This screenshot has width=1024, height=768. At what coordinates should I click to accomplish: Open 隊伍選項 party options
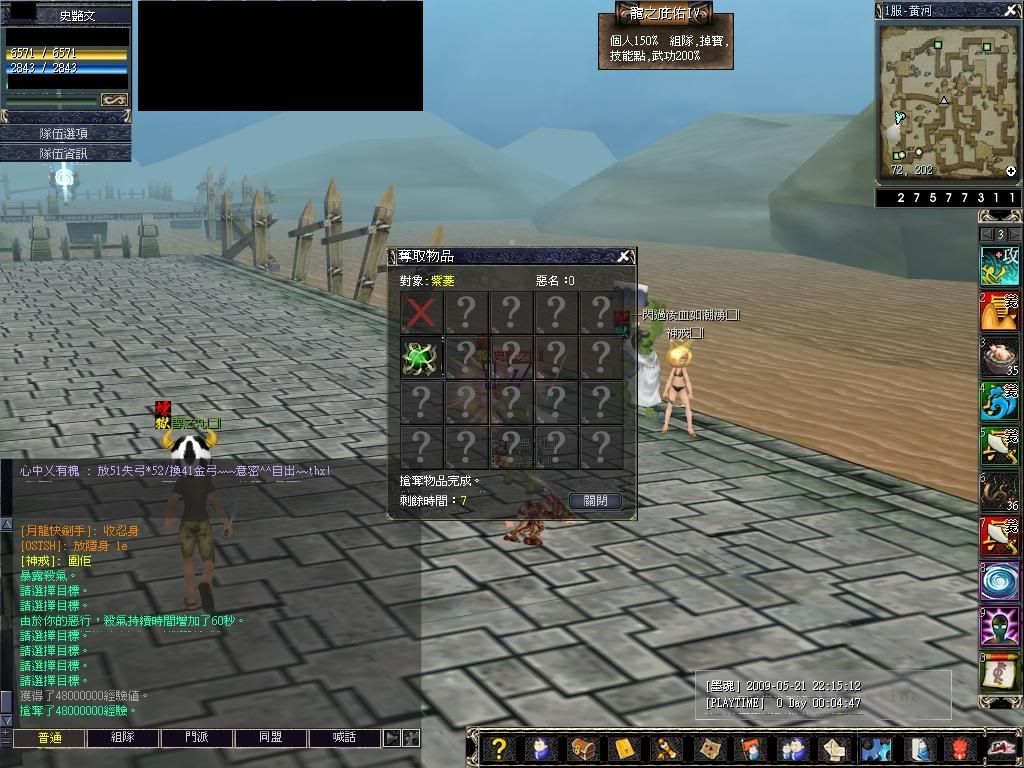65,133
